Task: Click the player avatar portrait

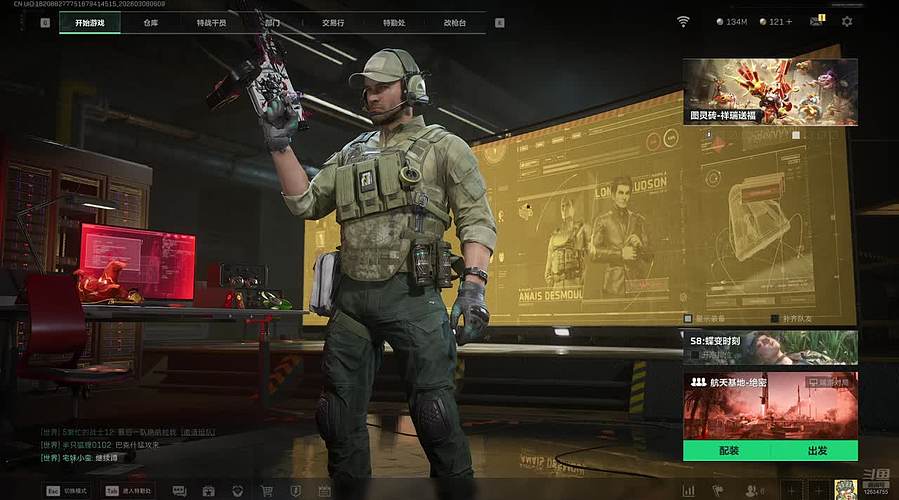Action: tap(844, 489)
